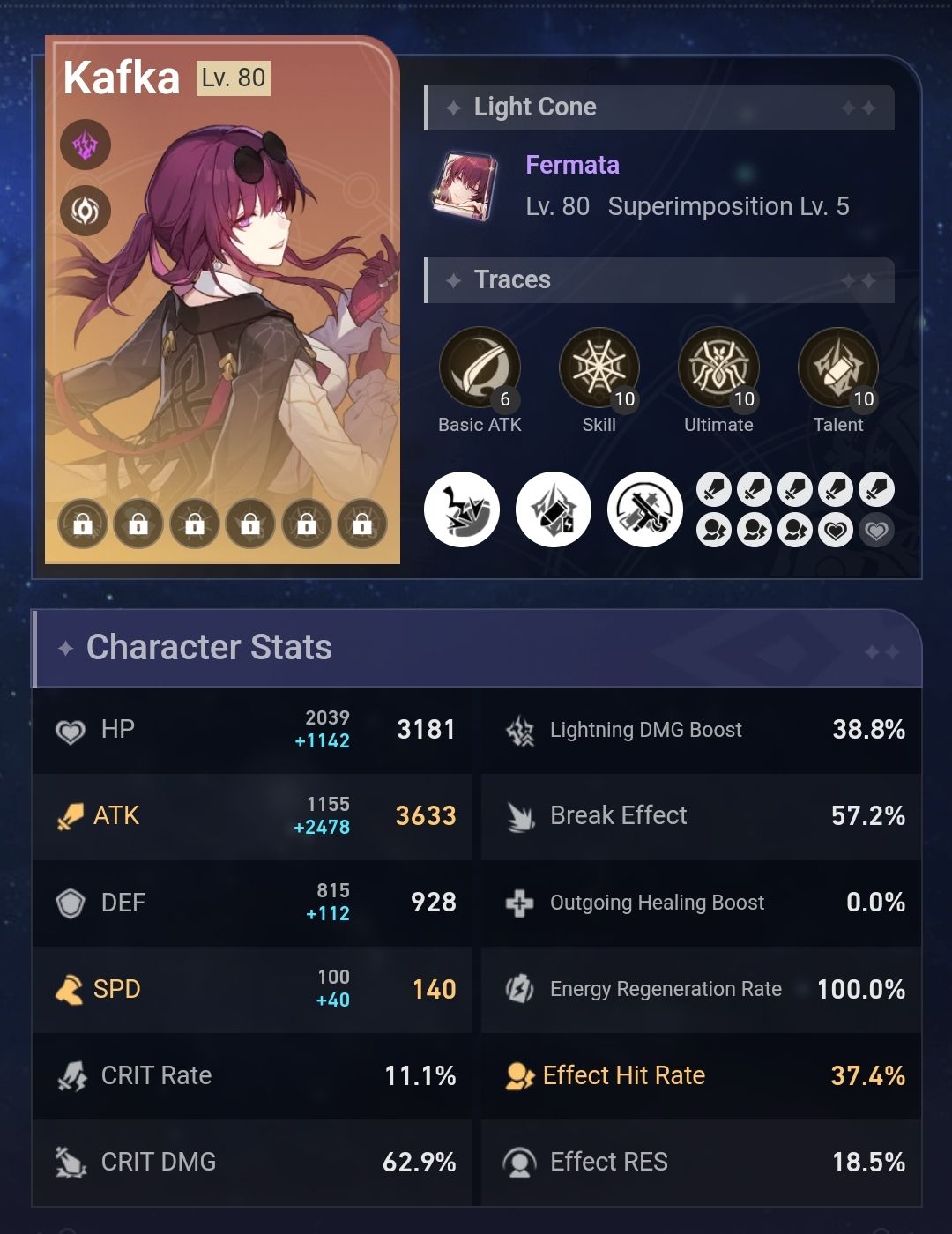Click the purple Lightning element icon
The height and width of the screenshot is (1234, 952).
pyautogui.click(x=86, y=145)
